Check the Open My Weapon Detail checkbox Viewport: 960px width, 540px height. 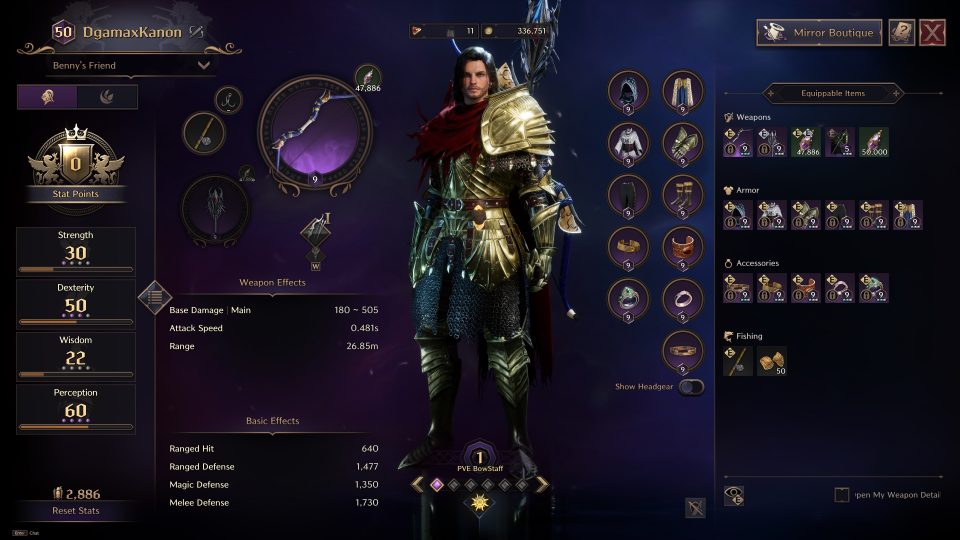coord(843,495)
